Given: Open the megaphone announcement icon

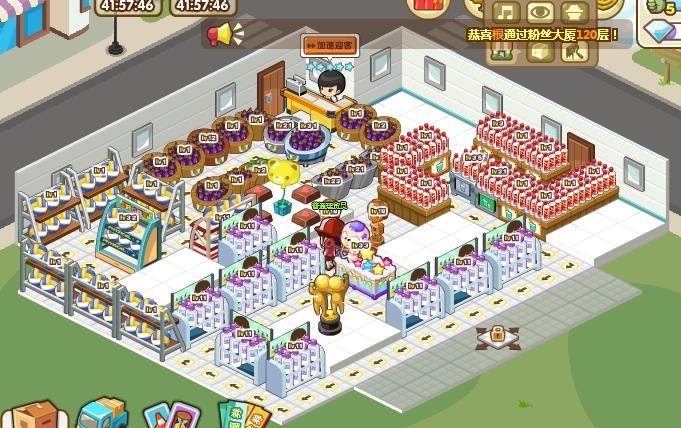Looking at the screenshot, I should 218,36.
